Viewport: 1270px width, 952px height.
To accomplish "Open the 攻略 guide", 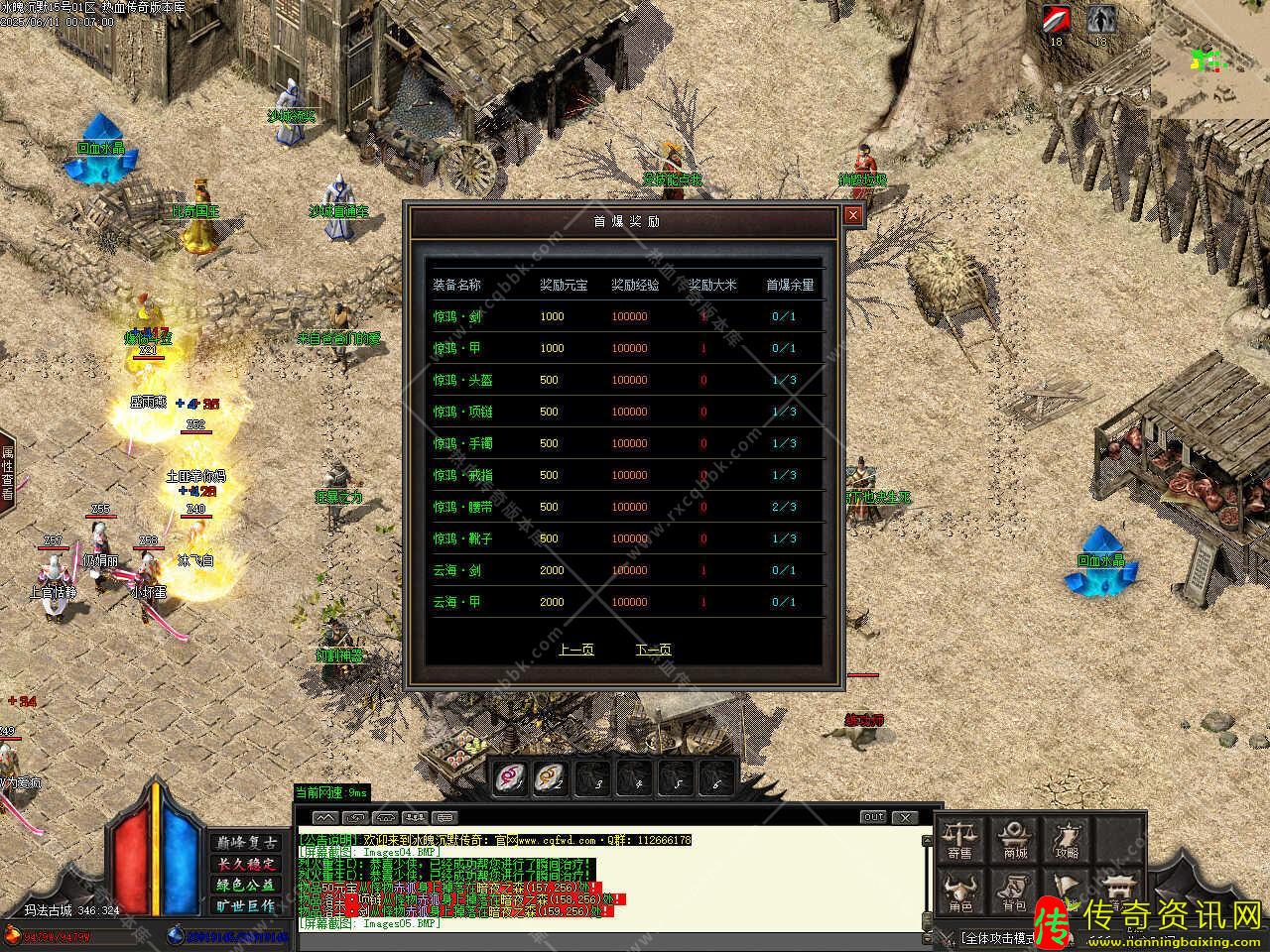I will 1068,839.
